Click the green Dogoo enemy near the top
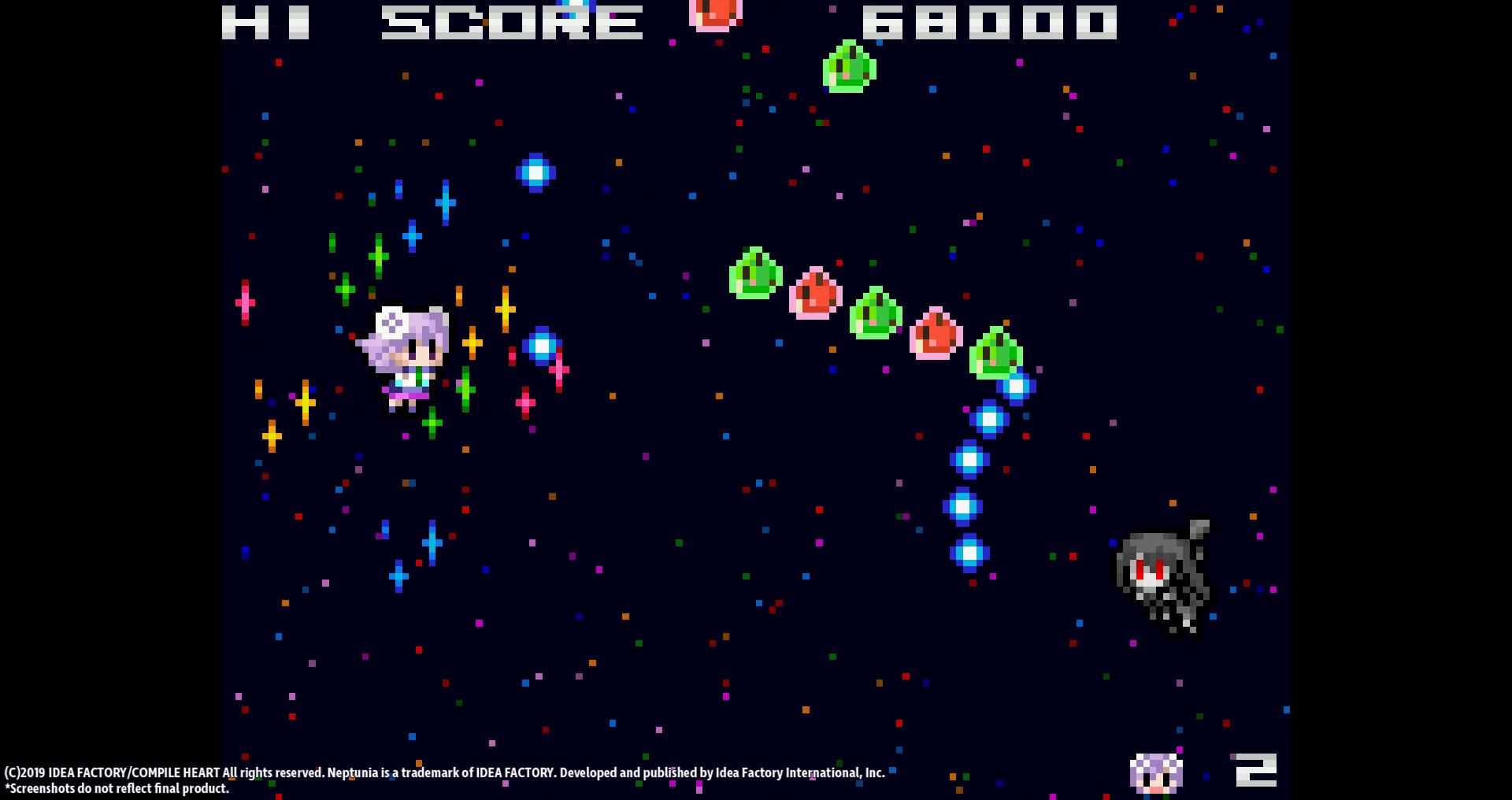 850,69
